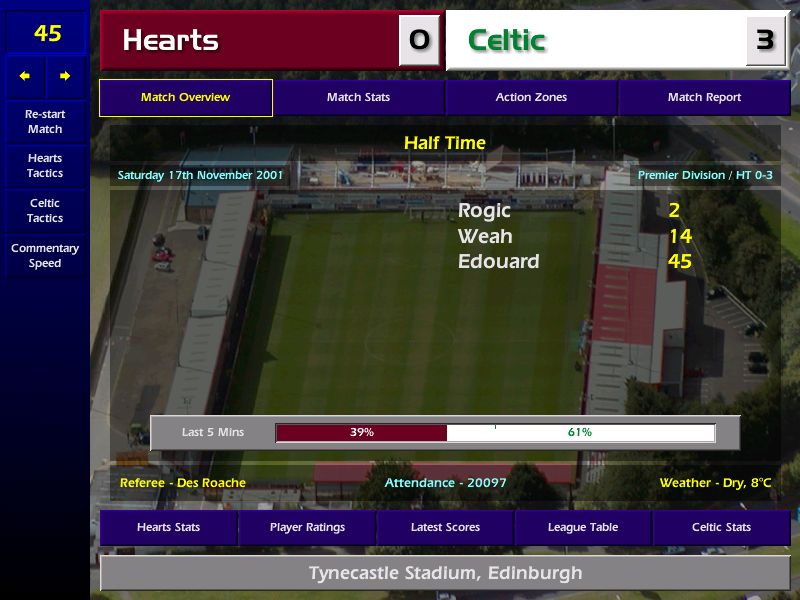
Task: Click the Re-start Match button
Action: click(45, 122)
